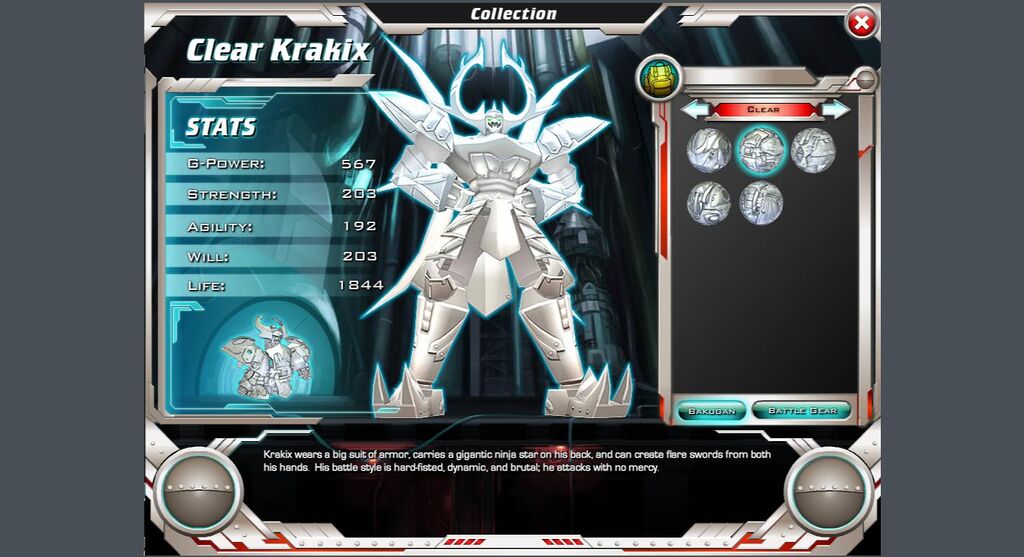Image resolution: width=1024 pixels, height=557 pixels.
Task: Open the green backpack inventory icon
Action: (660, 77)
